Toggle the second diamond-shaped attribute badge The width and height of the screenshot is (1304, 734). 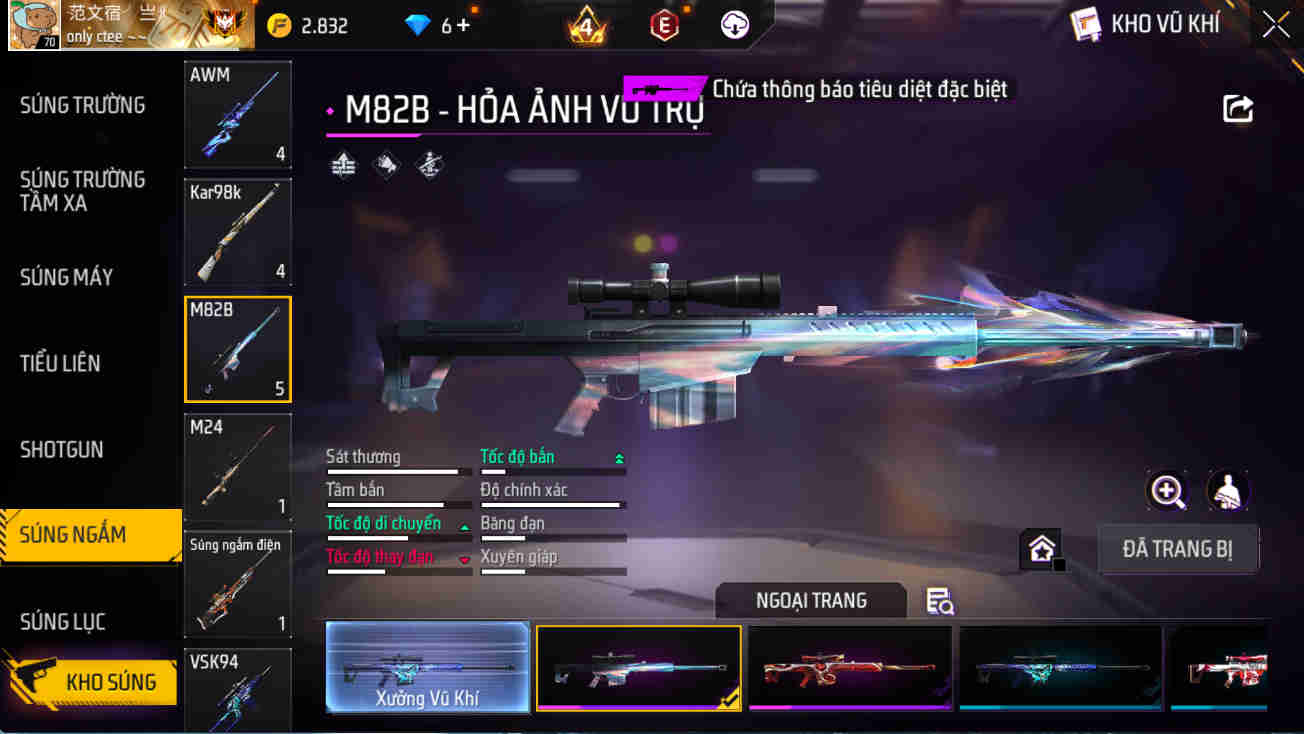385,163
